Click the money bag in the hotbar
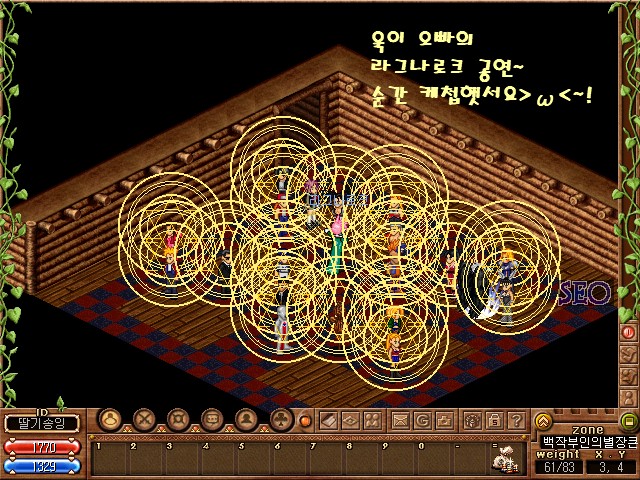Image resolution: width=640 pixels, height=480 pixels. pos(507,458)
